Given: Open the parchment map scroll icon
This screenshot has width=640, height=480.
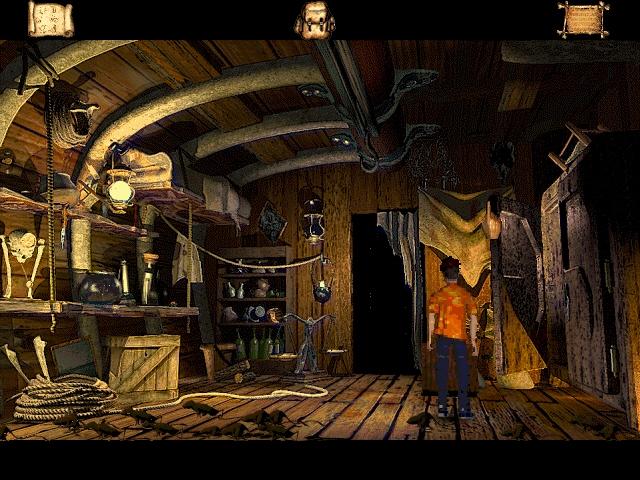Looking at the screenshot, I should [50, 19].
